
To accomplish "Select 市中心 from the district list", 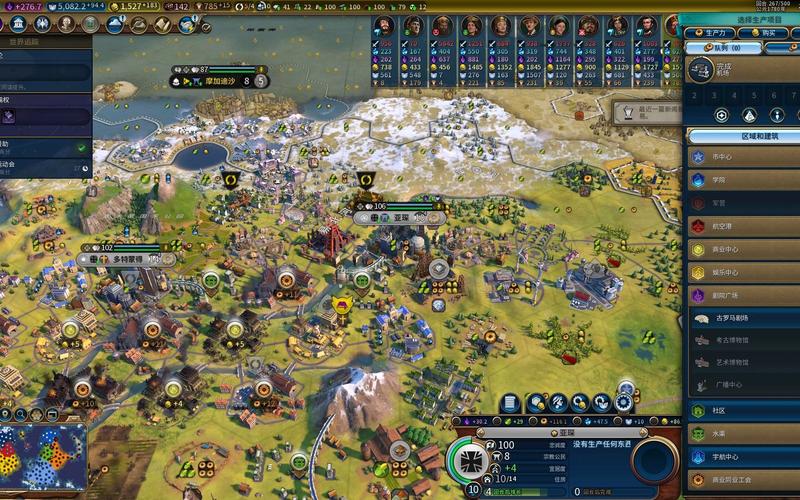I will 742,157.
